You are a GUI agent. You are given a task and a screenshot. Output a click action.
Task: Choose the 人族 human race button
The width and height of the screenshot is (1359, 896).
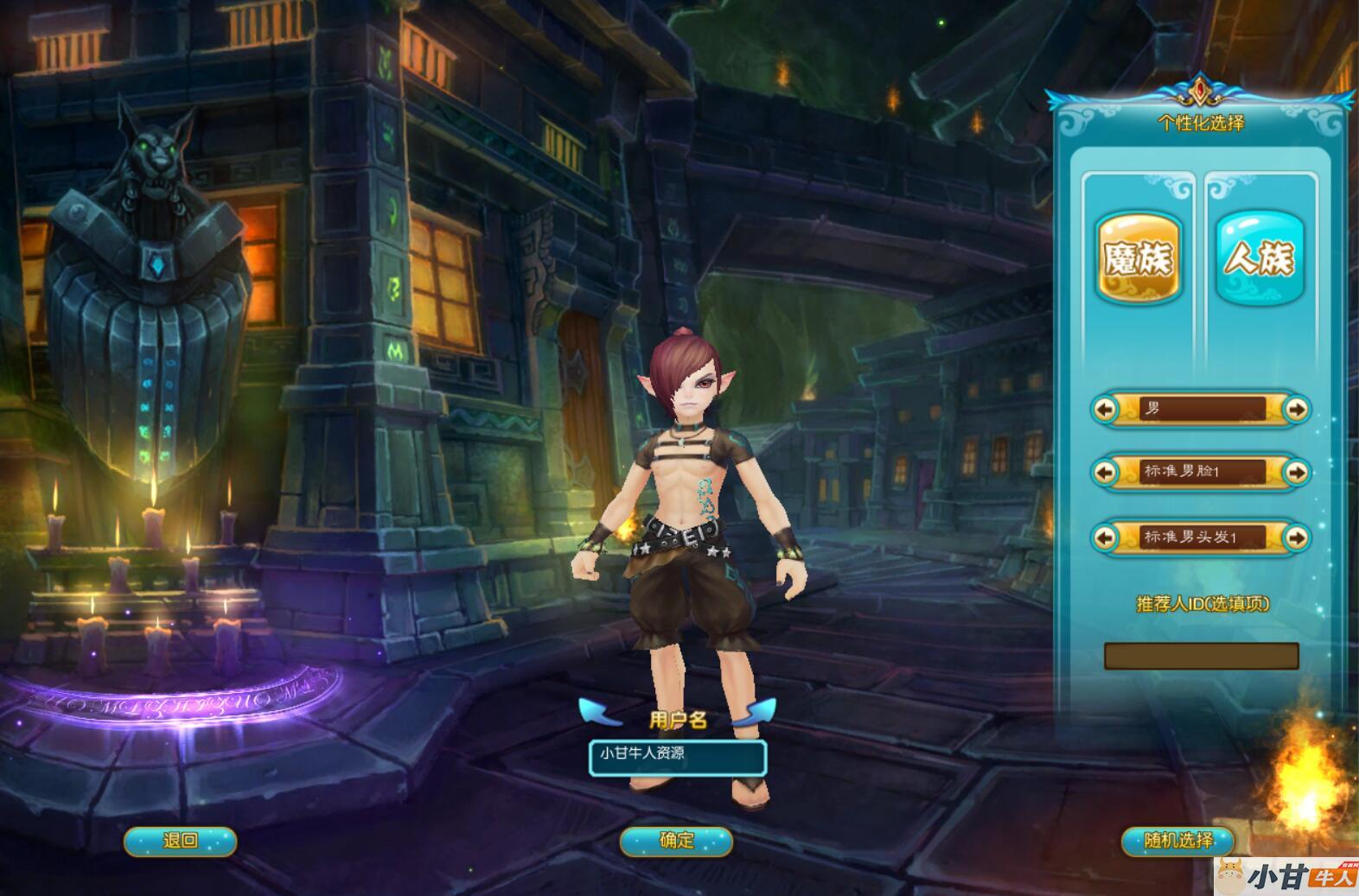(x=1259, y=257)
